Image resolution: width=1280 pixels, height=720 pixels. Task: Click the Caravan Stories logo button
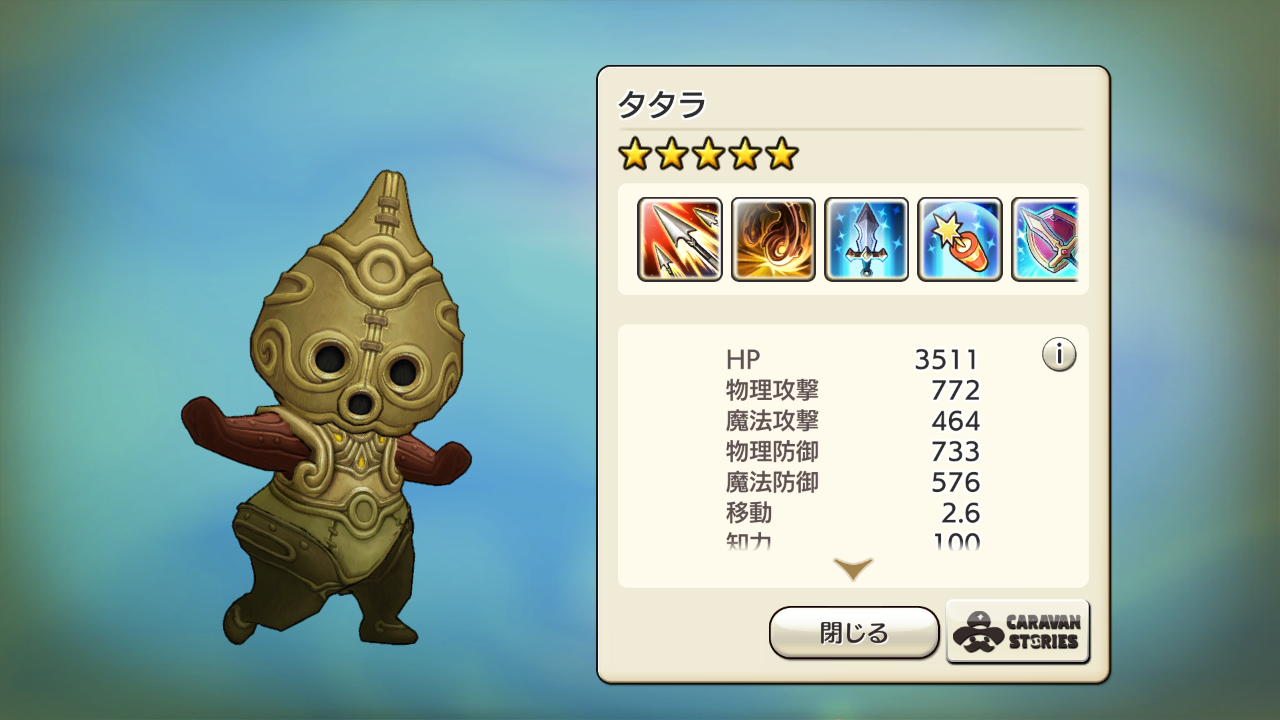coord(1017,632)
